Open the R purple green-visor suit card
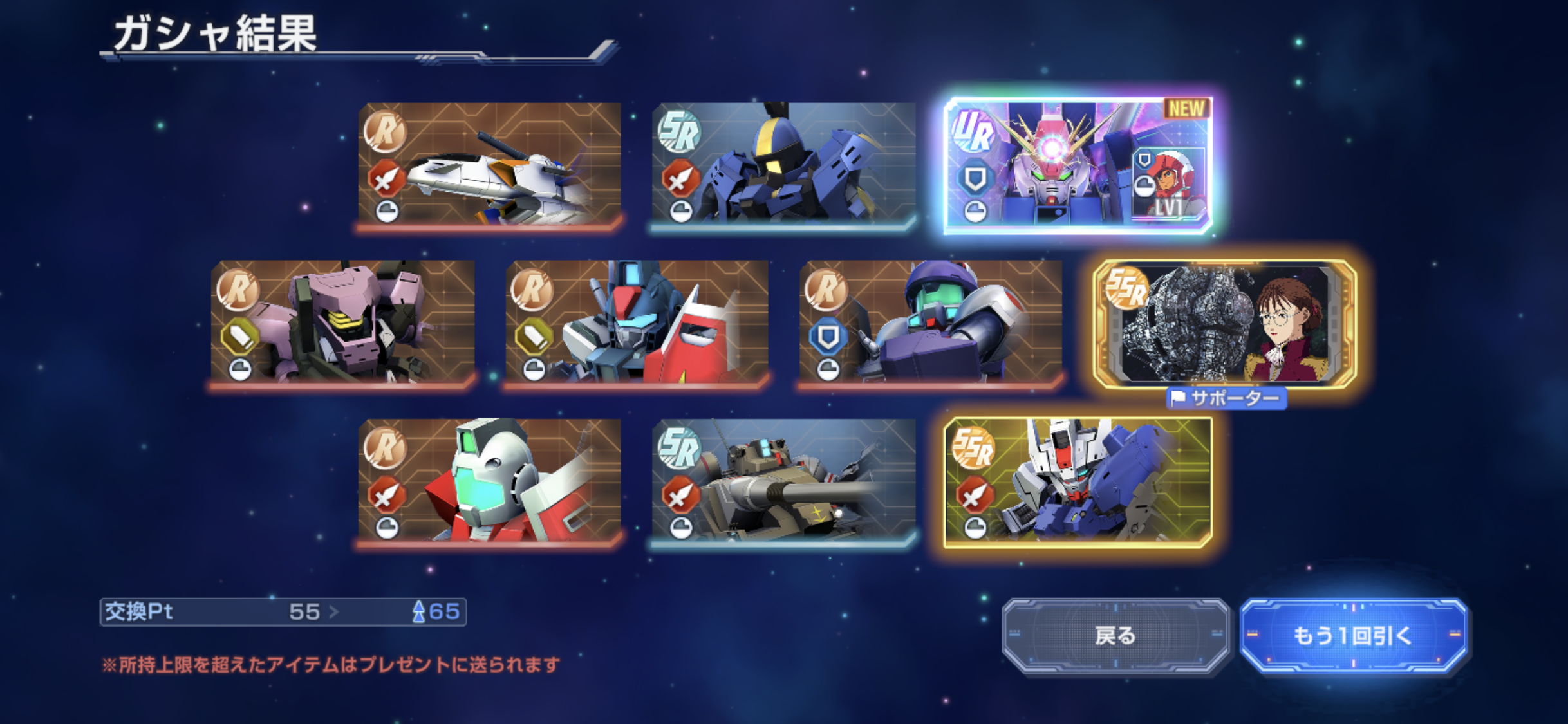This screenshot has height=724, width=1568. (930, 323)
